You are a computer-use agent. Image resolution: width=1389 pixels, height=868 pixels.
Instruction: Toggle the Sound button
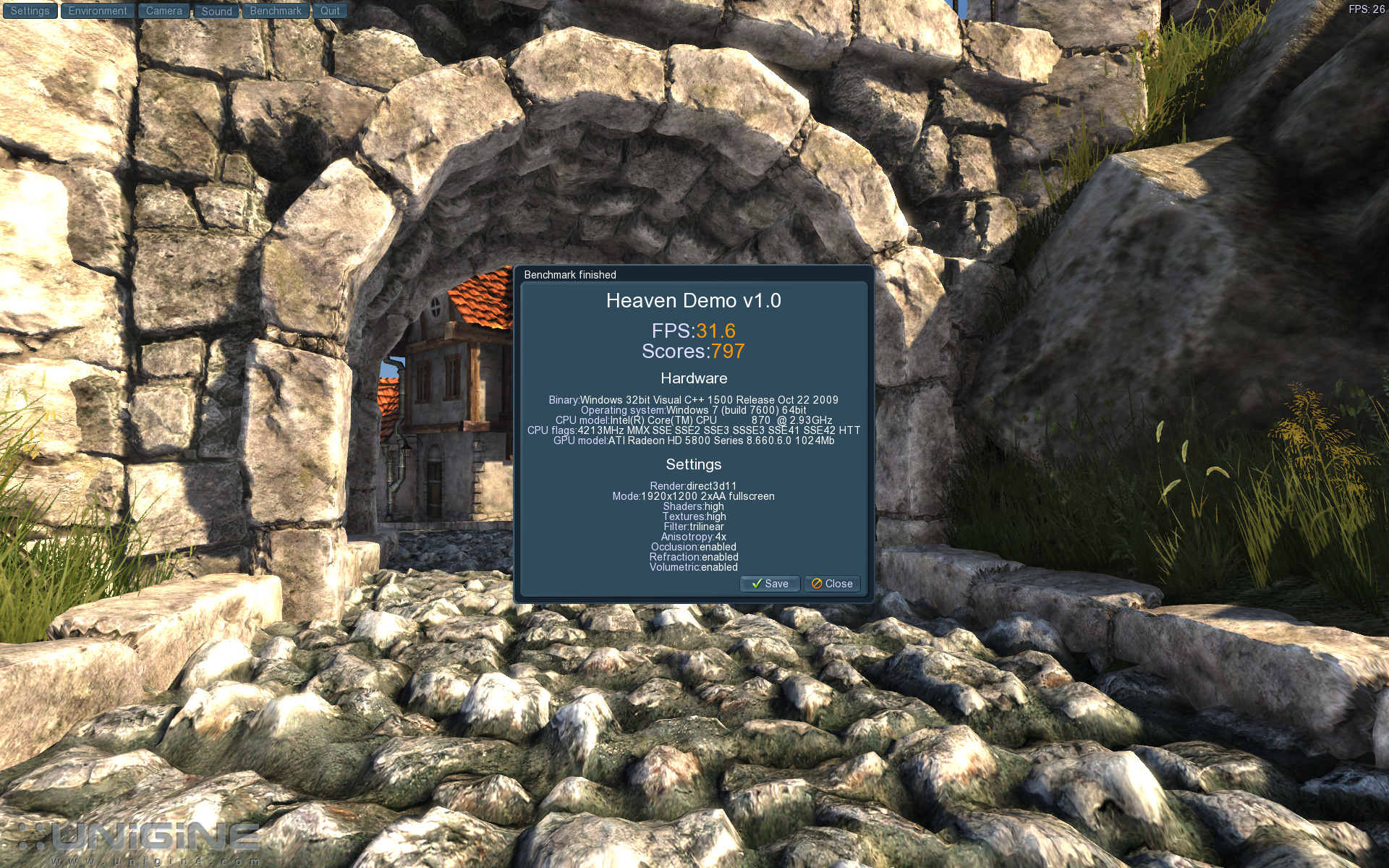click(216, 11)
